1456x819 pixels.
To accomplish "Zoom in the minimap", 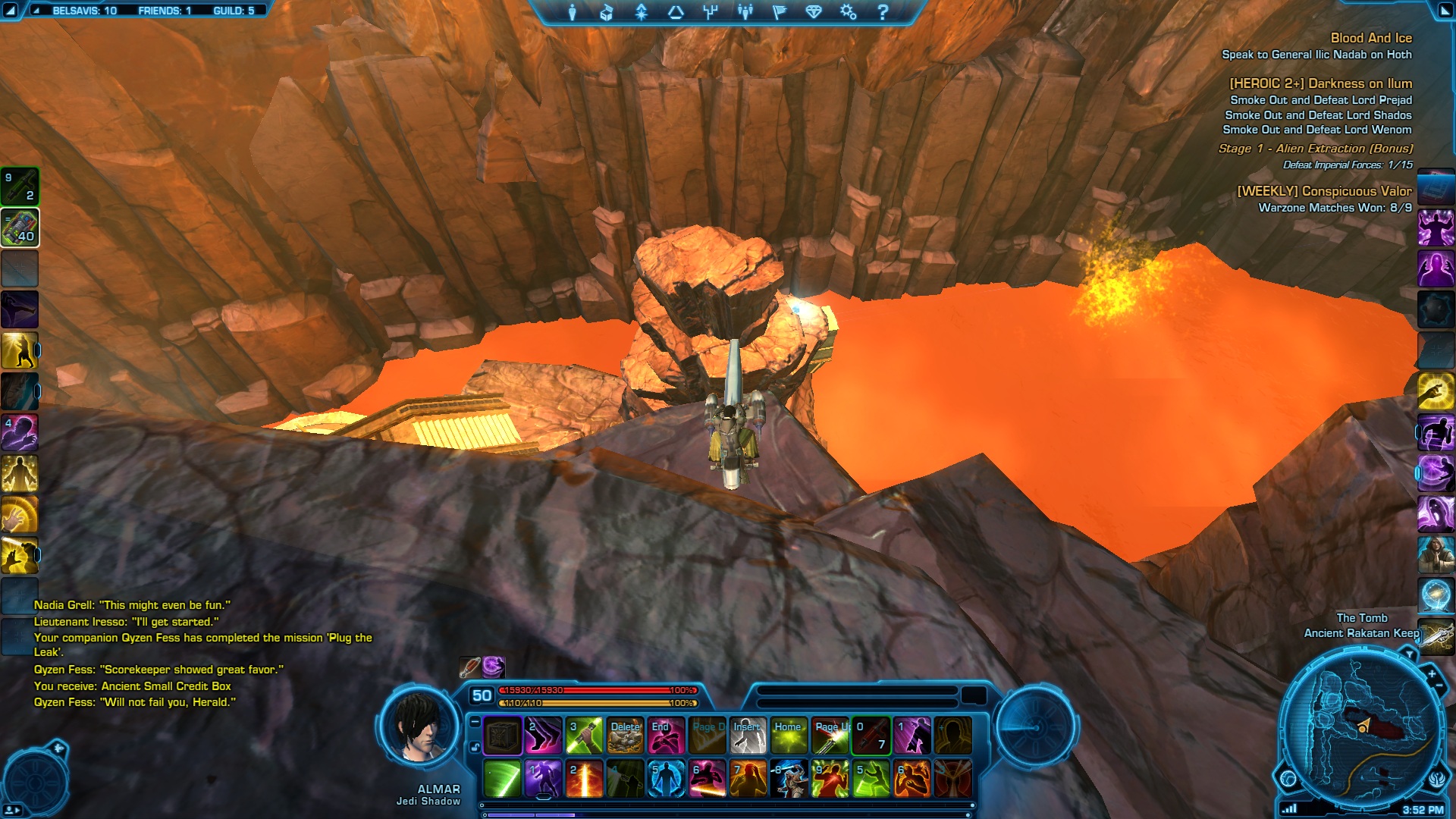I will coord(1432,673).
